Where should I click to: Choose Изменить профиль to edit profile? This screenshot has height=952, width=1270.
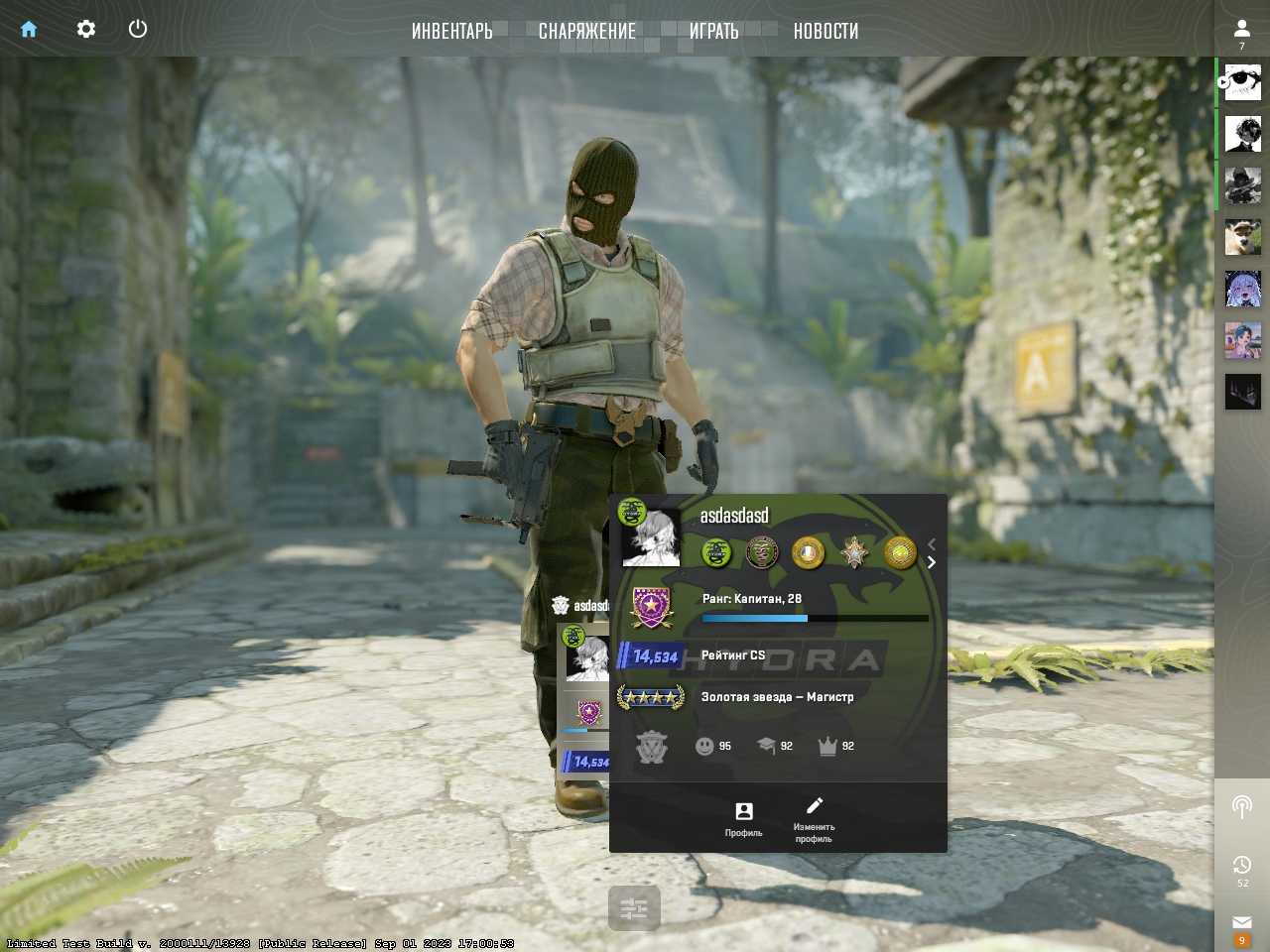814,818
